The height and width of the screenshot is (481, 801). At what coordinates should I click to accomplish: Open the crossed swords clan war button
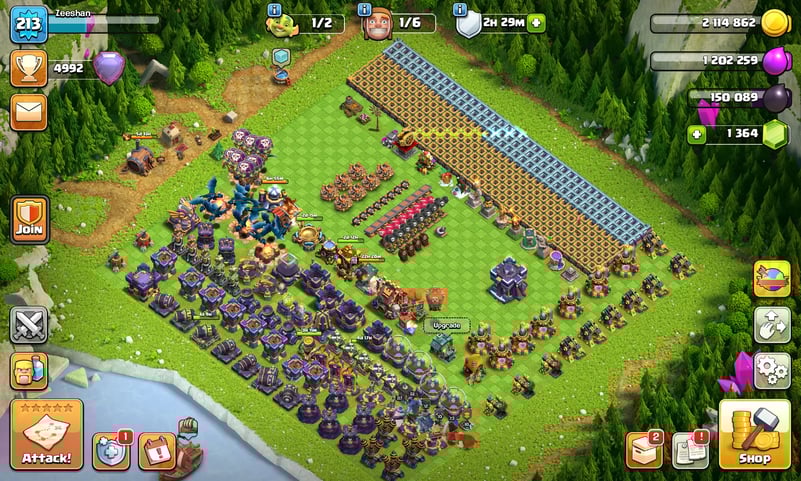[28, 325]
